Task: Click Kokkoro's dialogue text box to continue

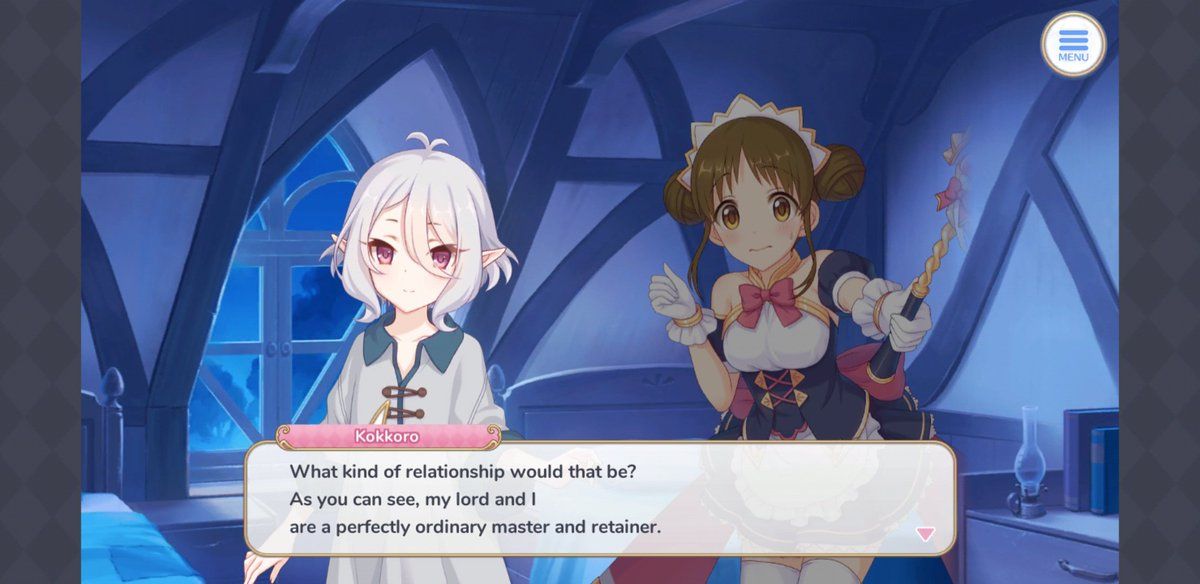Action: click(x=600, y=498)
